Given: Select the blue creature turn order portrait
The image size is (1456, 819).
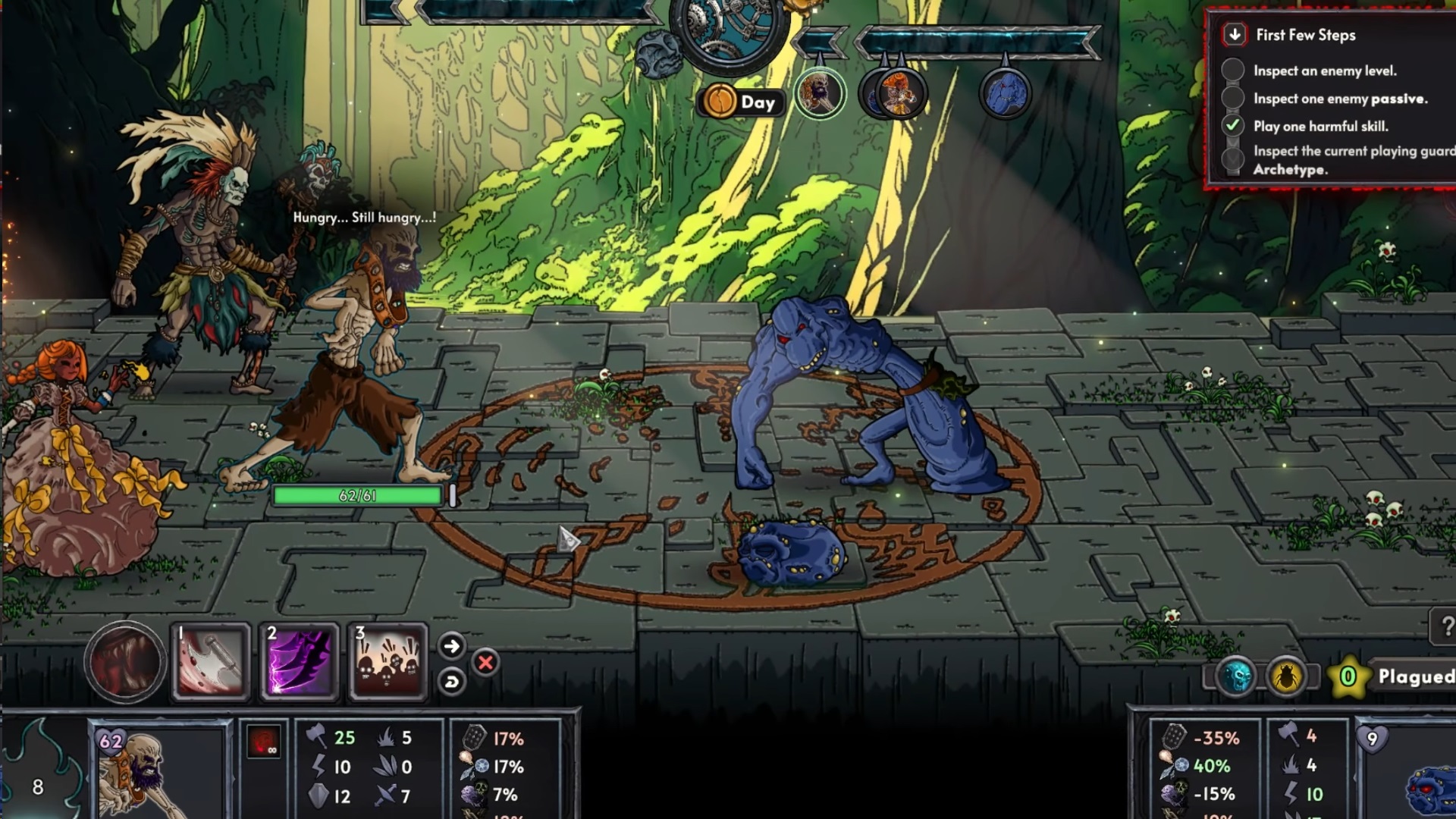Looking at the screenshot, I should click(1006, 95).
